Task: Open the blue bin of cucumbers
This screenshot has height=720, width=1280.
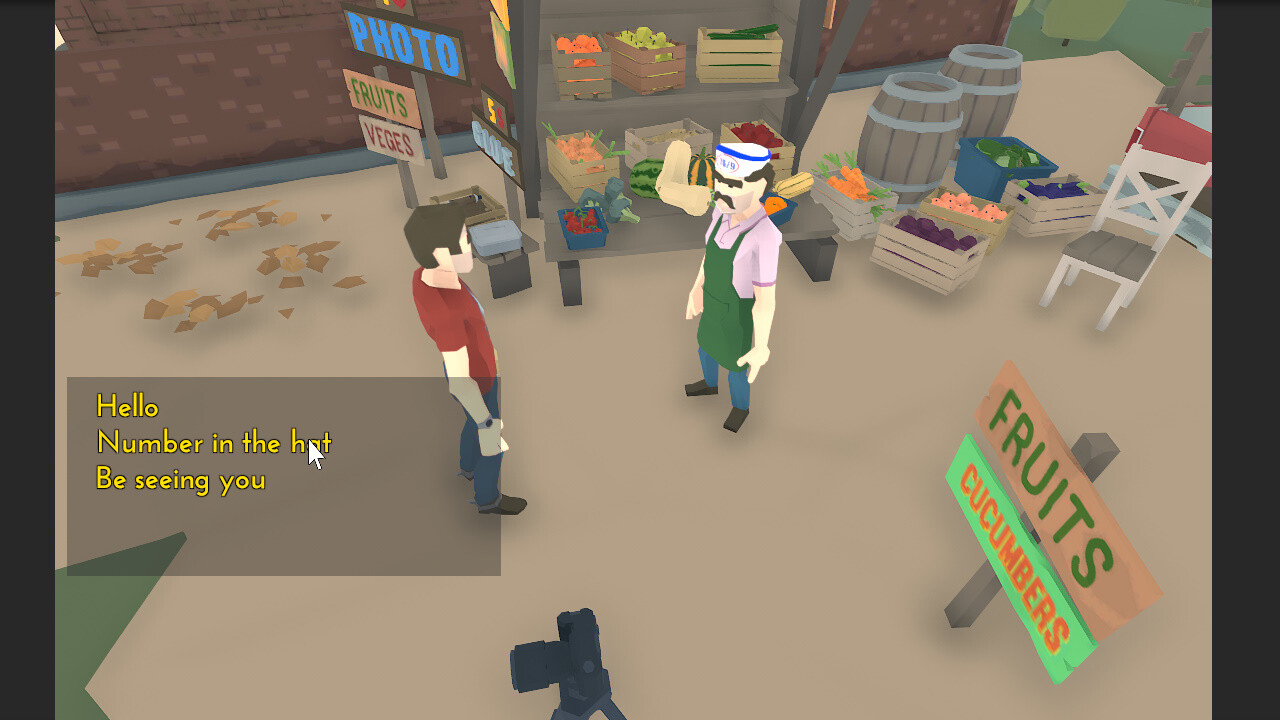Action: tap(1005, 155)
